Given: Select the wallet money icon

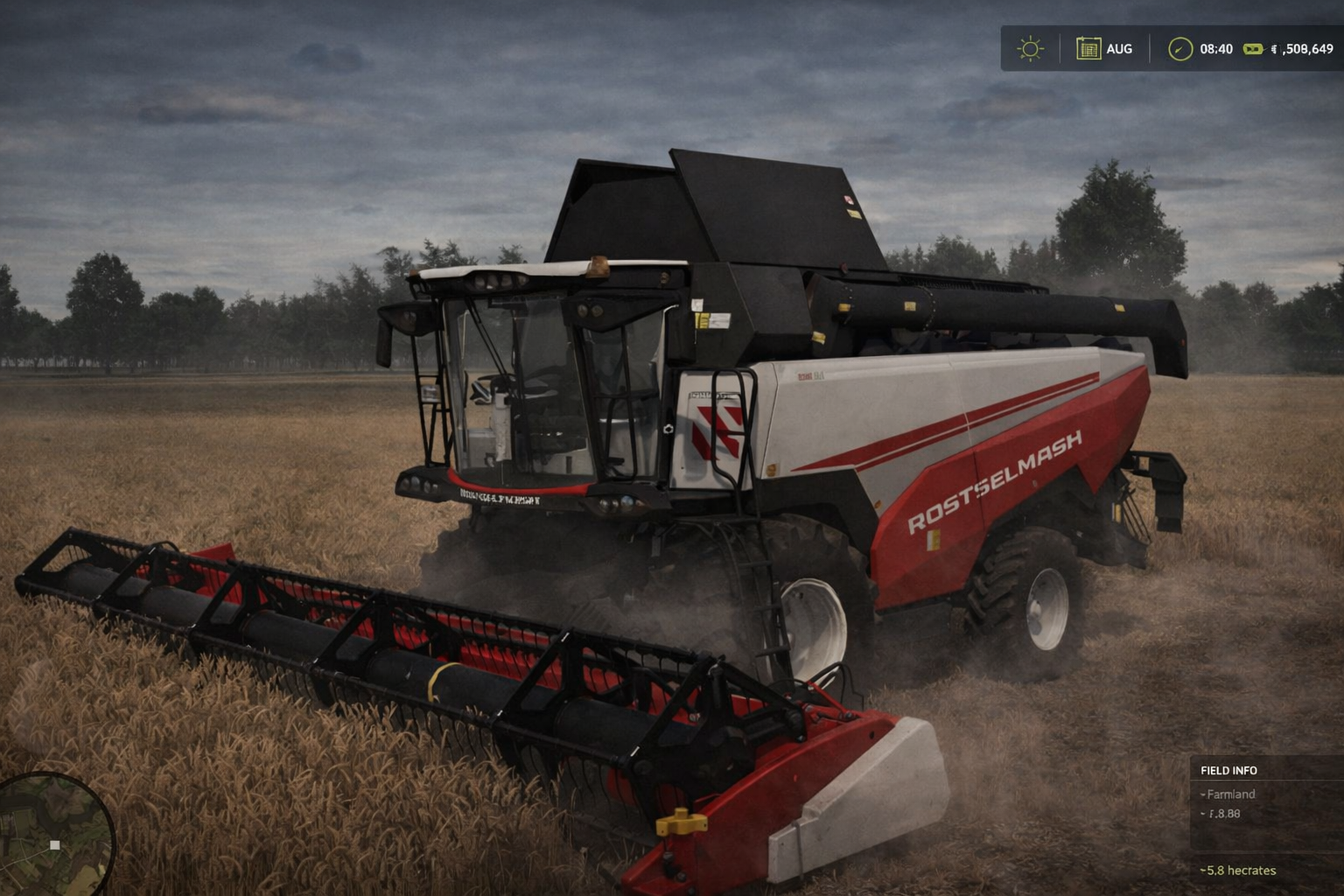Looking at the screenshot, I should click(x=1255, y=49).
